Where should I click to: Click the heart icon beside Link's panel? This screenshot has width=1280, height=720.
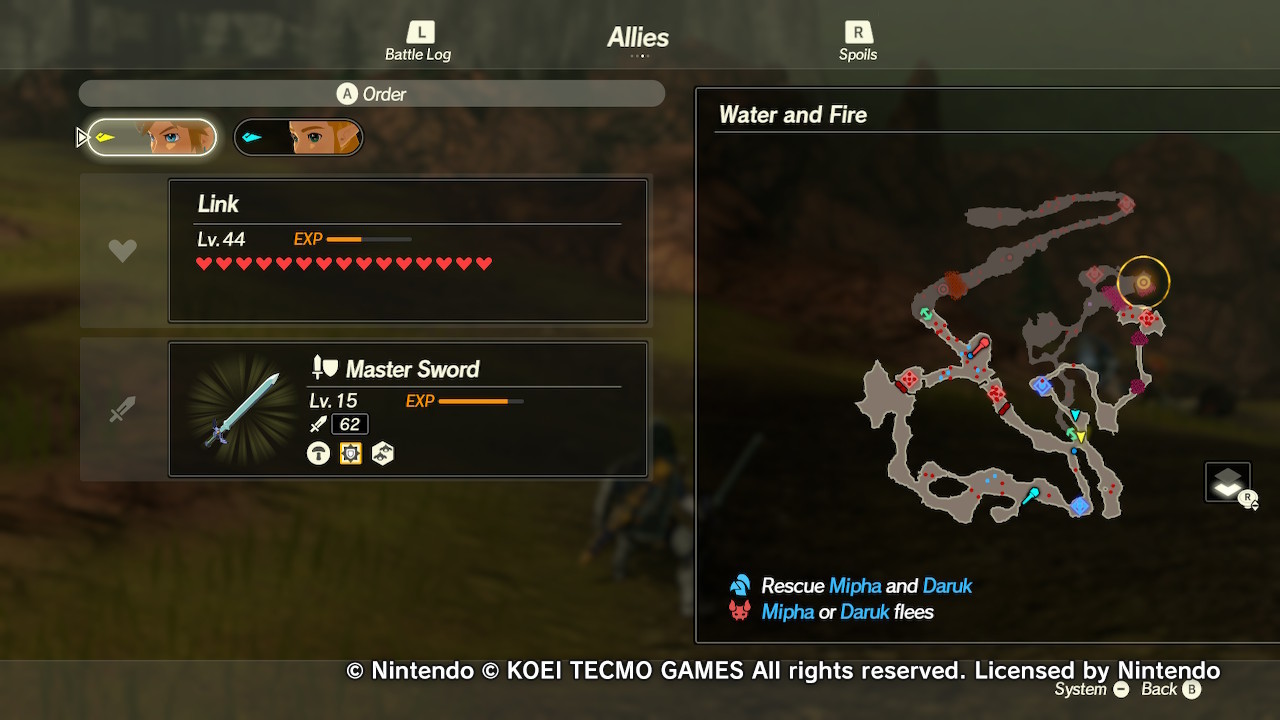click(122, 250)
